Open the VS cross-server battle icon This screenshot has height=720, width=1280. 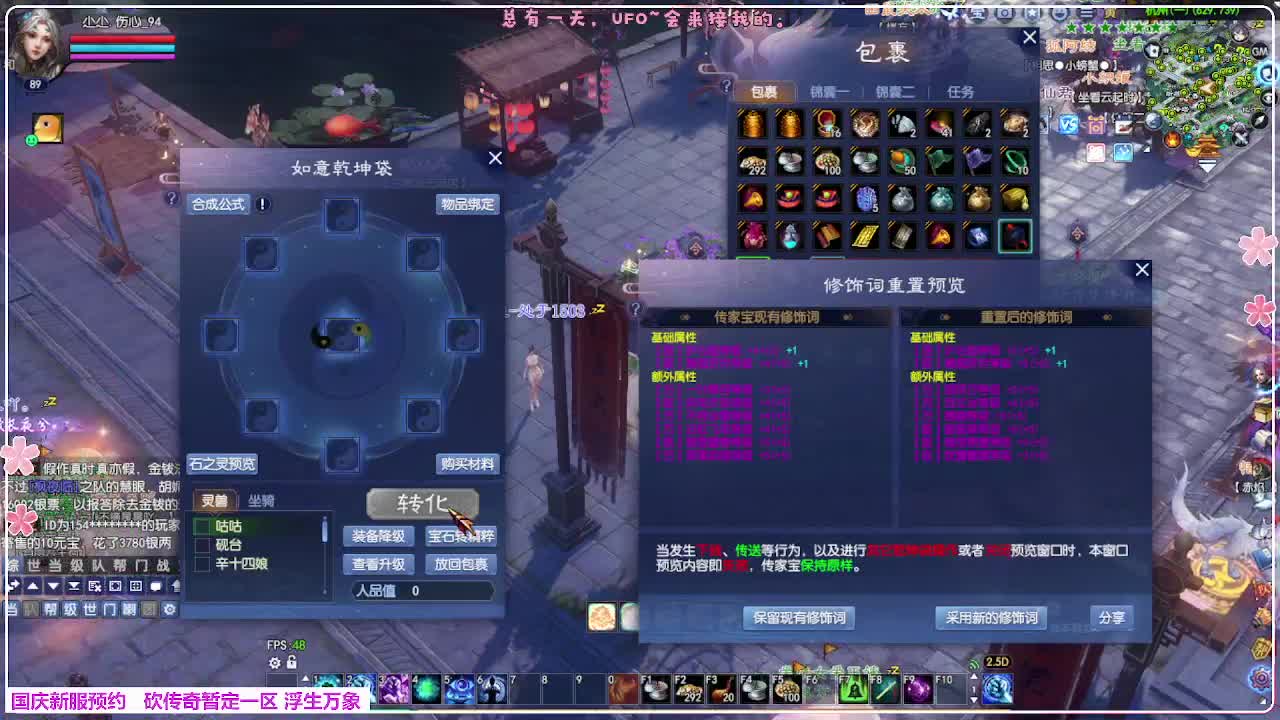pyautogui.click(x=1068, y=124)
